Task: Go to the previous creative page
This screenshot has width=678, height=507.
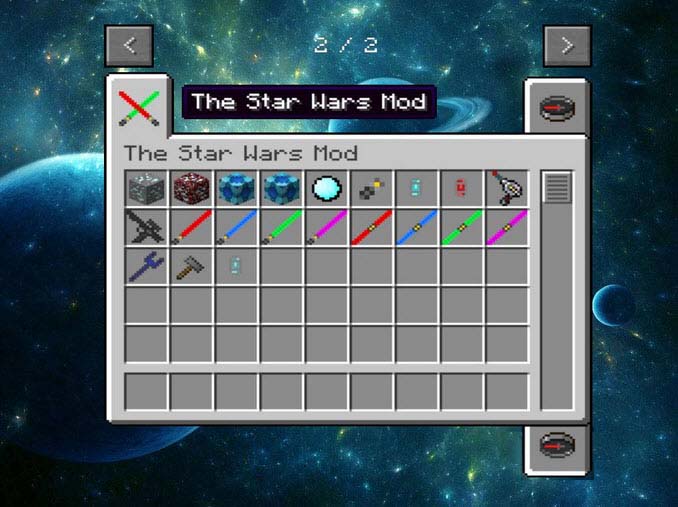Action: click(x=129, y=46)
